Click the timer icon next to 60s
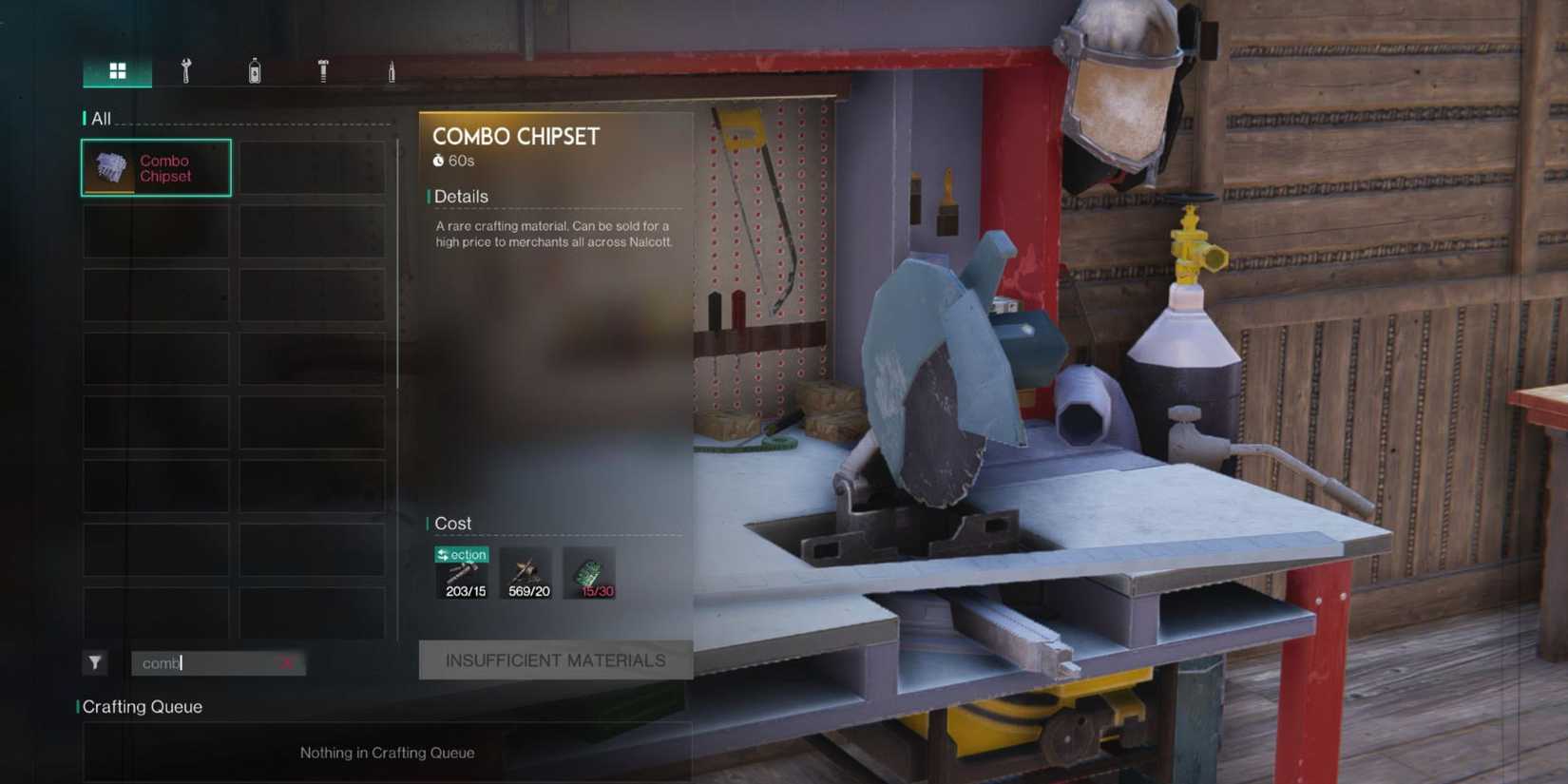1568x784 pixels. point(438,160)
